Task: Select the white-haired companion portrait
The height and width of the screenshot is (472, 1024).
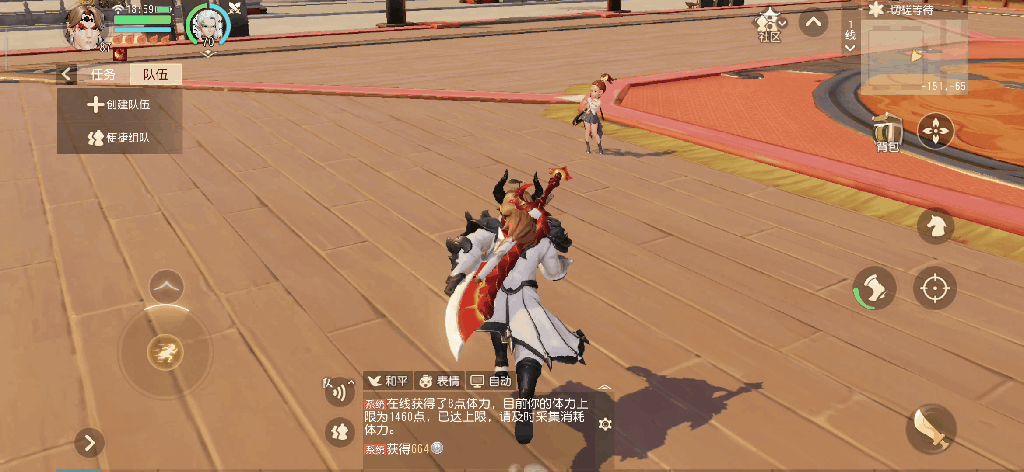Action: click(209, 24)
